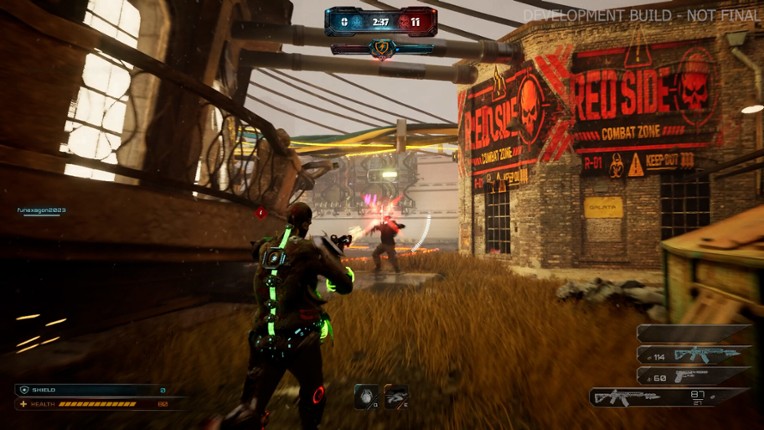This screenshot has width=764, height=430.
Task: Click the blue team snowflake emblem
Action: (358, 20)
